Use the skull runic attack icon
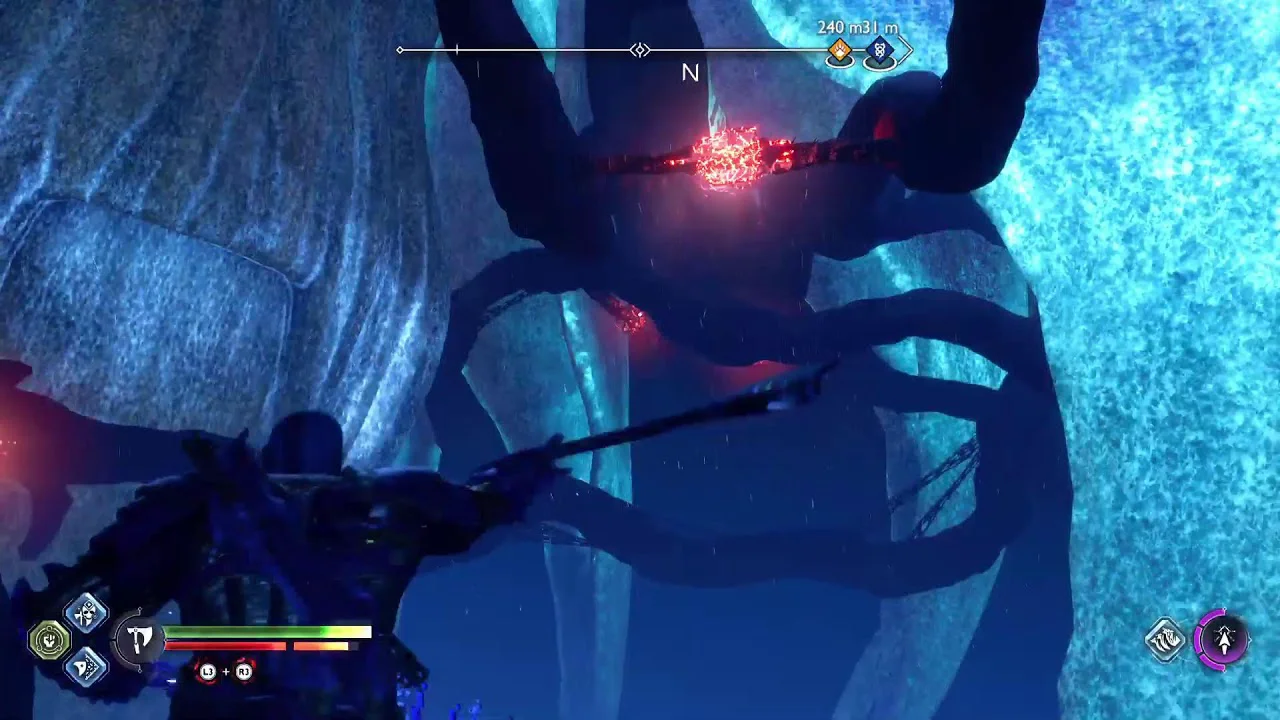This screenshot has height=720, width=1280. tap(86, 612)
